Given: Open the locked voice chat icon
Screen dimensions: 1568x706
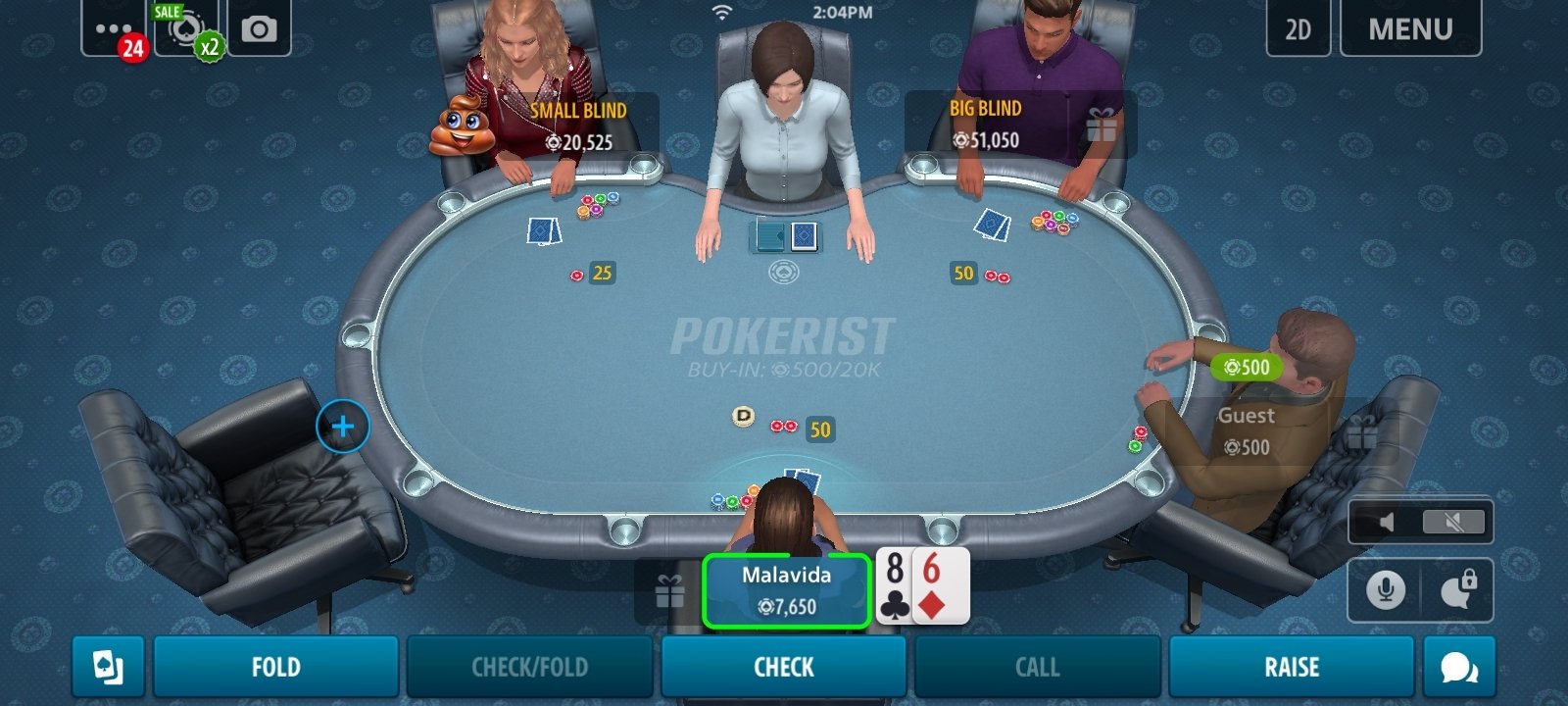Looking at the screenshot, I should coord(1458,590).
